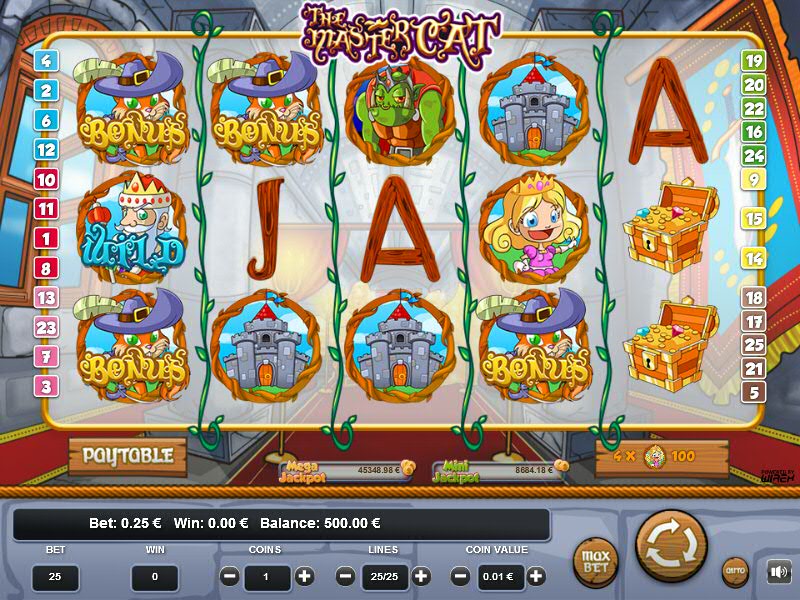Choose payline 9 marker
Image resolution: width=800 pixels, height=600 pixels.
[753, 180]
